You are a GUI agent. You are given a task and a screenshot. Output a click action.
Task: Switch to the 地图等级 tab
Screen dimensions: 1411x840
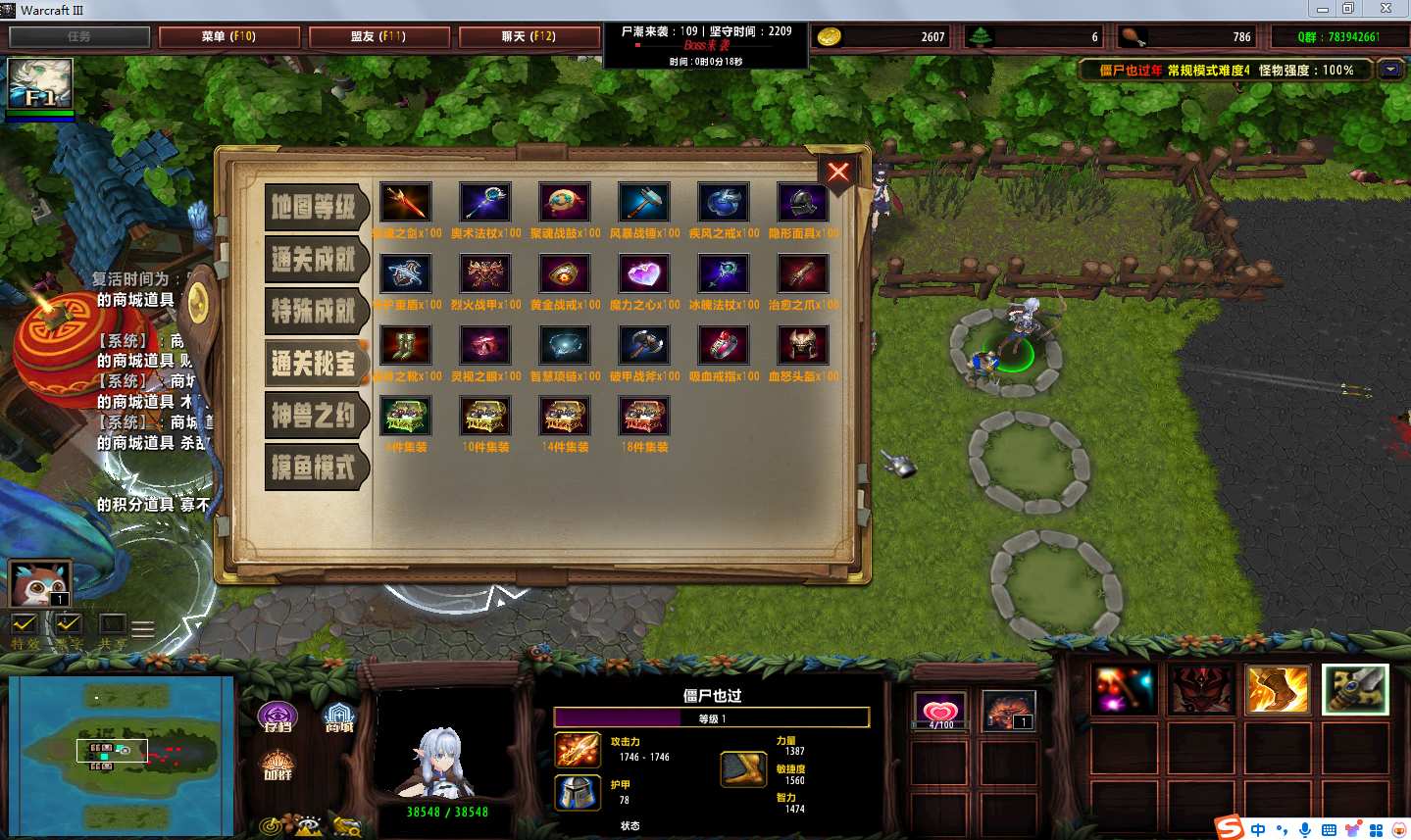pos(315,207)
